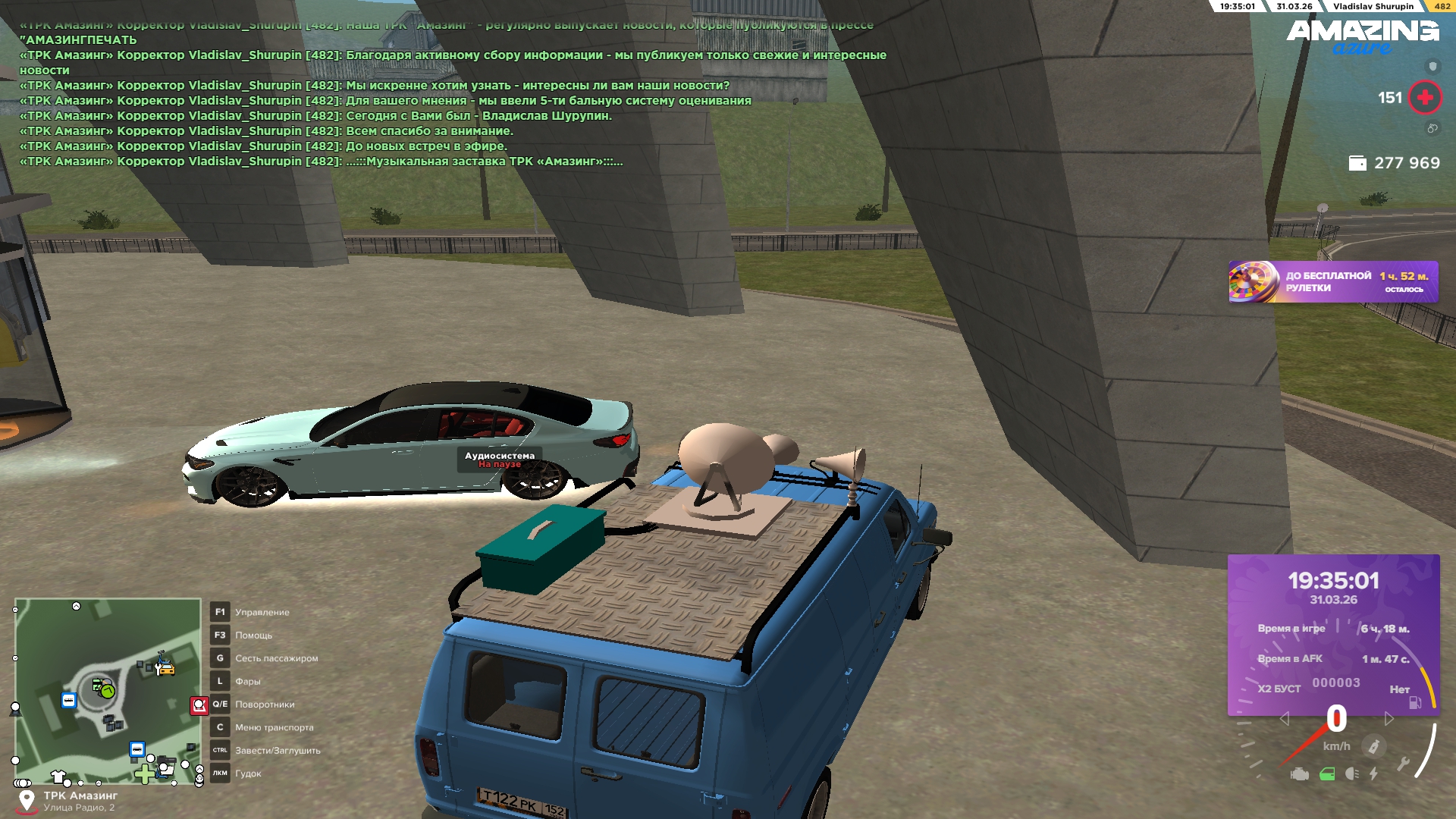Select the white t-shirt clothing shop marker
Image resolution: width=1456 pixels, height=819 pixels.
click(x=58, y=776)
